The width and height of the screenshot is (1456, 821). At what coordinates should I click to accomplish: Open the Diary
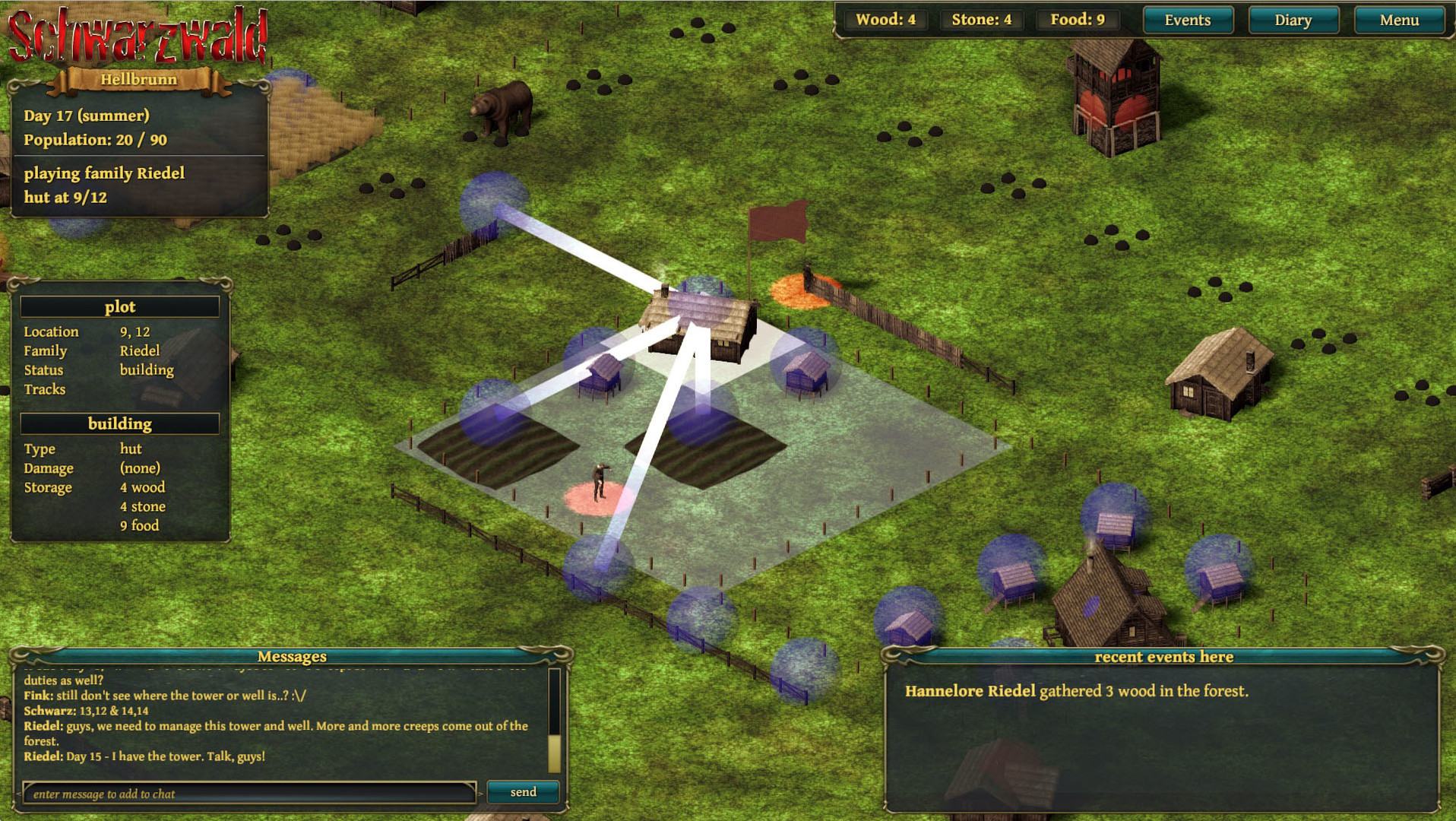(1293, 21)
